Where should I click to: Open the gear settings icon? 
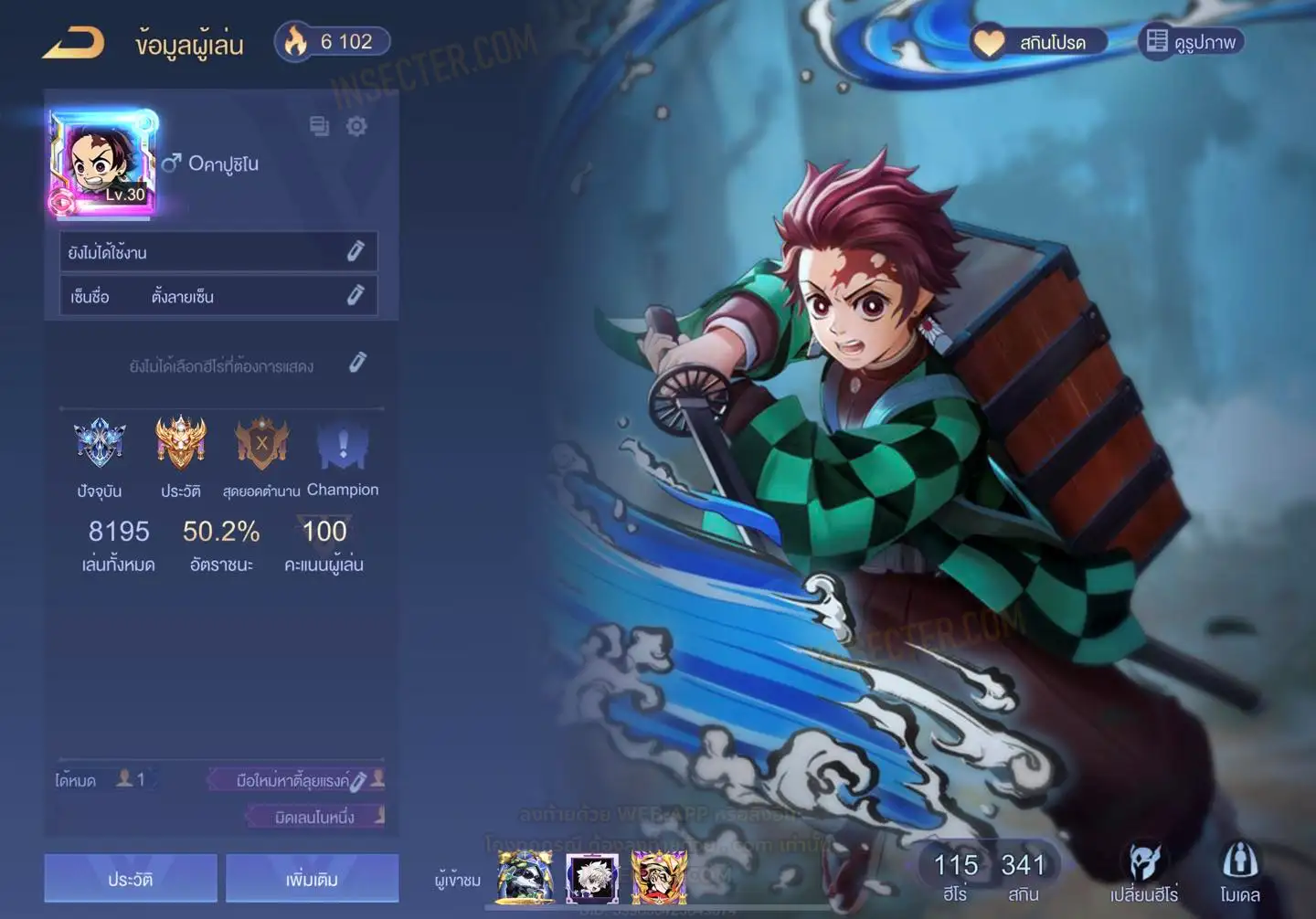357,126
